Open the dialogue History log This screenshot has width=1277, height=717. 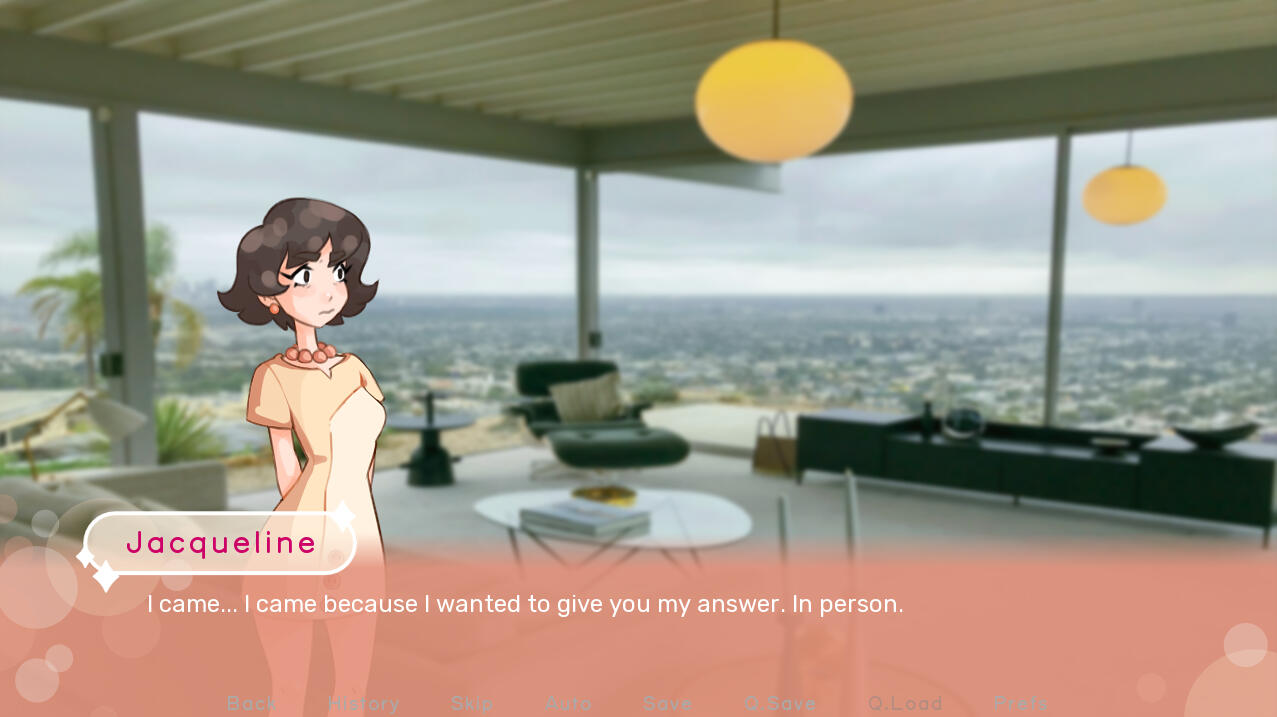[x=364, y=704]
